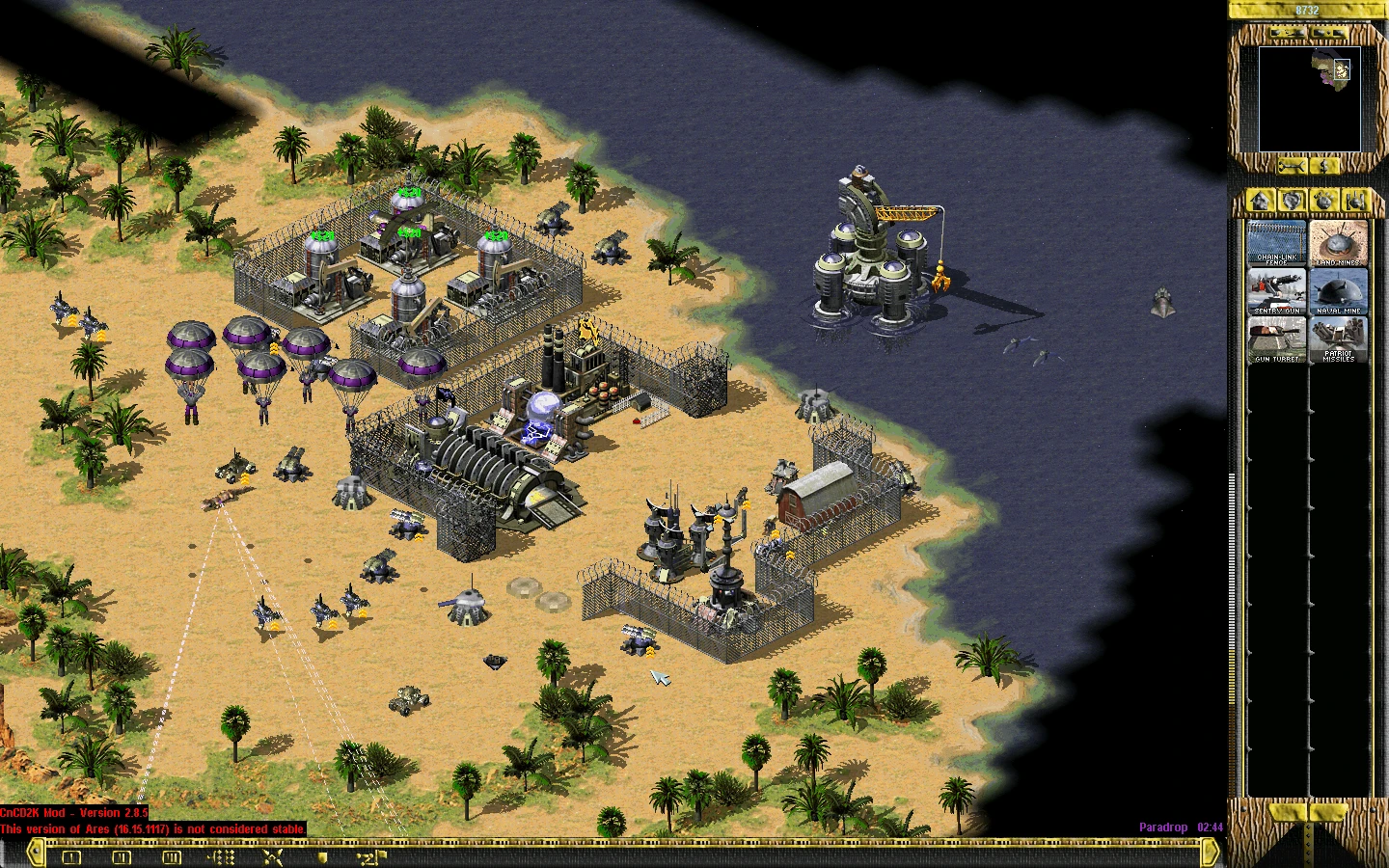Switch to the structures tab with house icon
Screen dimensions: 1389x868
(x=1260, y=201)
